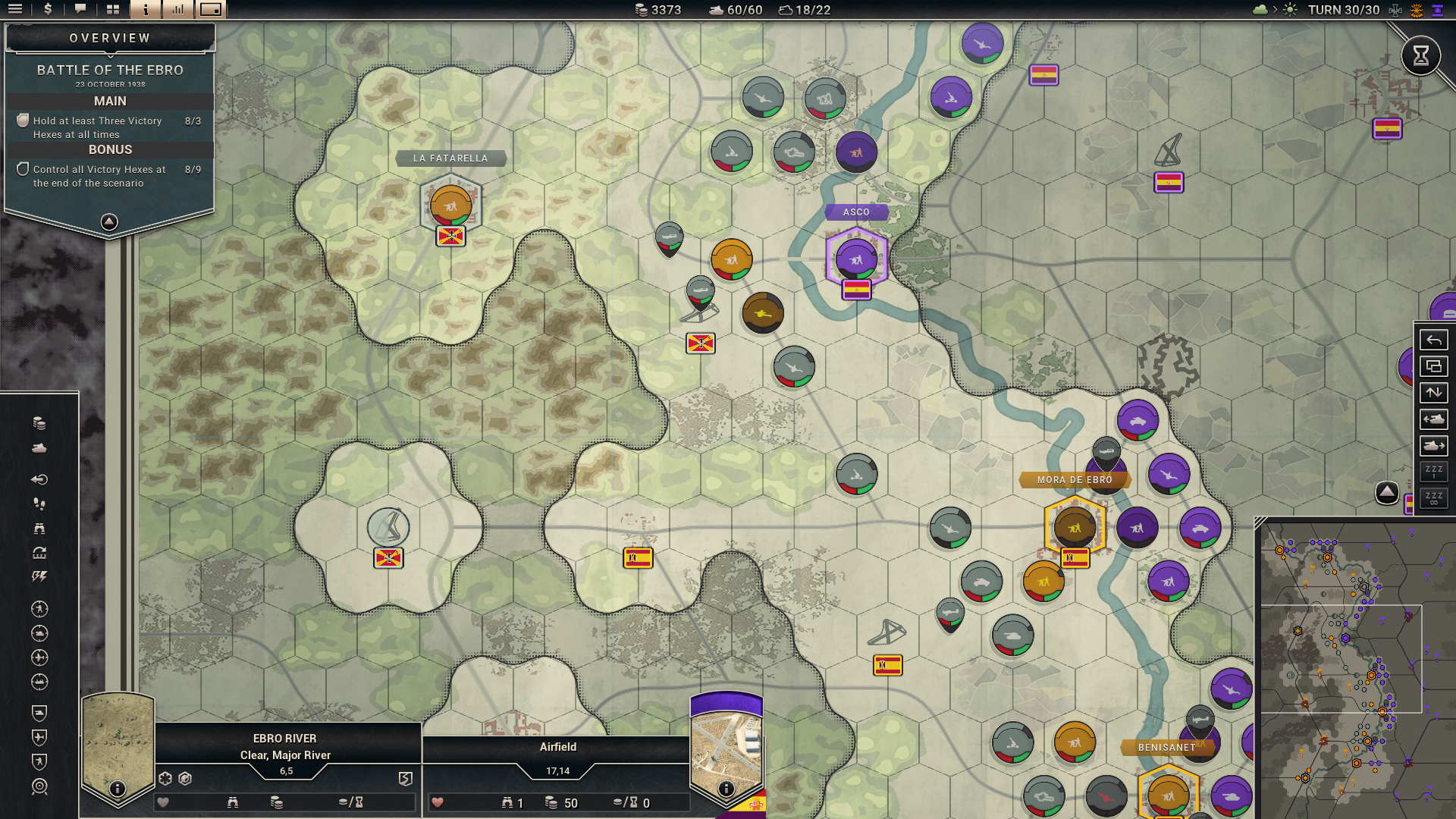Click the undo arrow button
This screenshot has height=819, width=1456.
pos(1433,340)
